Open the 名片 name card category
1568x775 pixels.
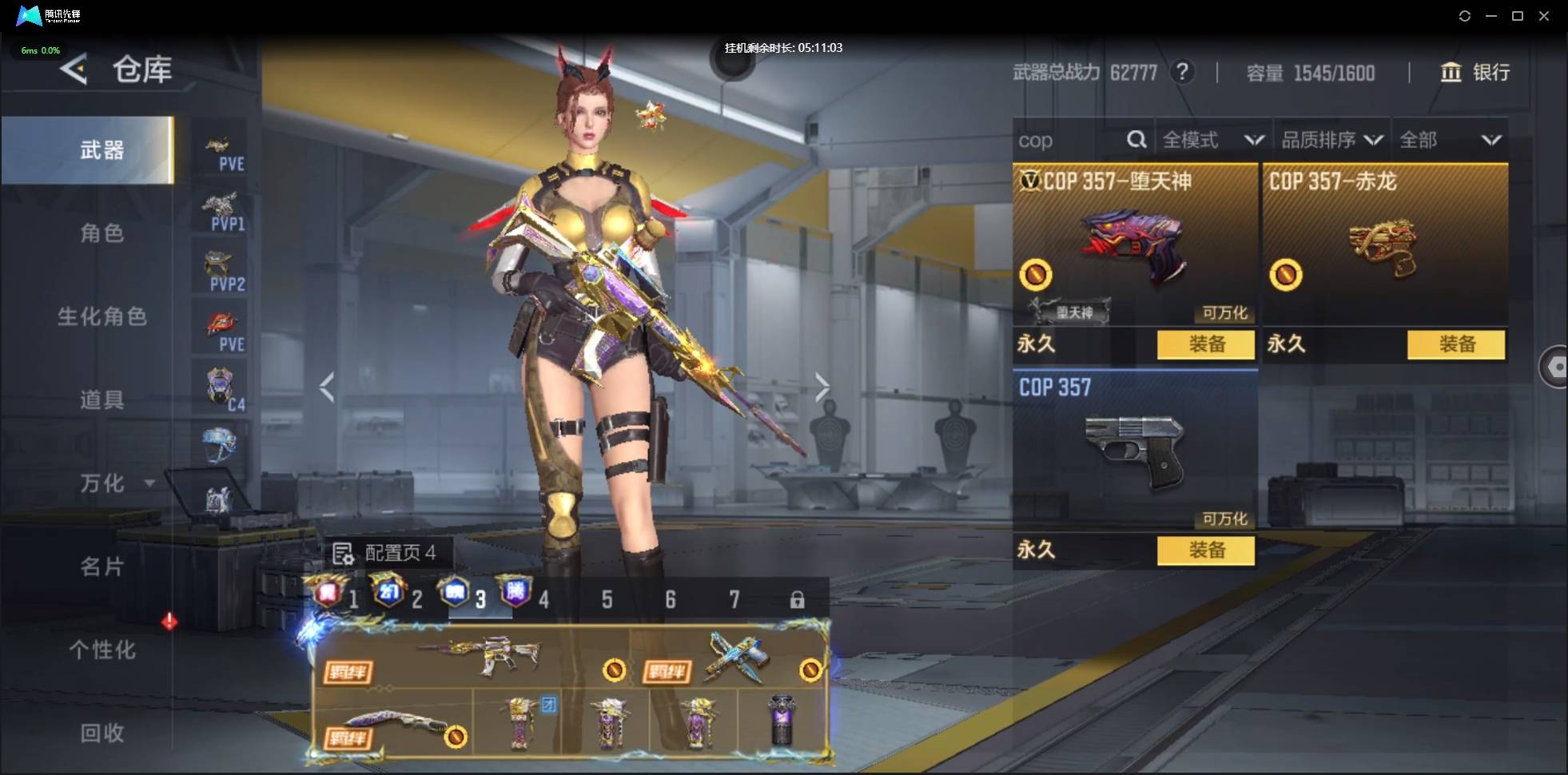[101, 566]
